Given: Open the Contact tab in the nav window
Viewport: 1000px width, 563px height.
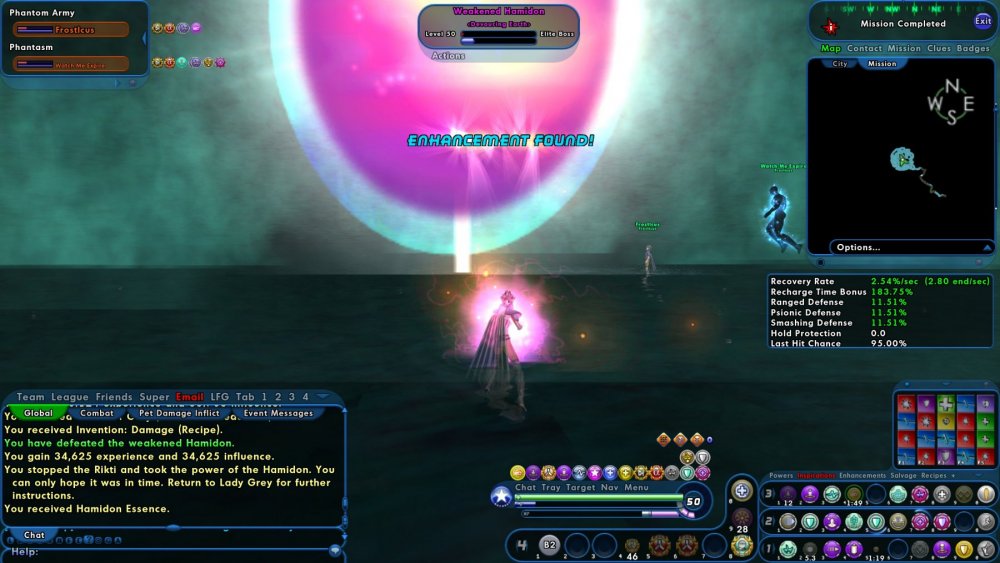Looking at the screenshot, I should (x=864, y=48).
